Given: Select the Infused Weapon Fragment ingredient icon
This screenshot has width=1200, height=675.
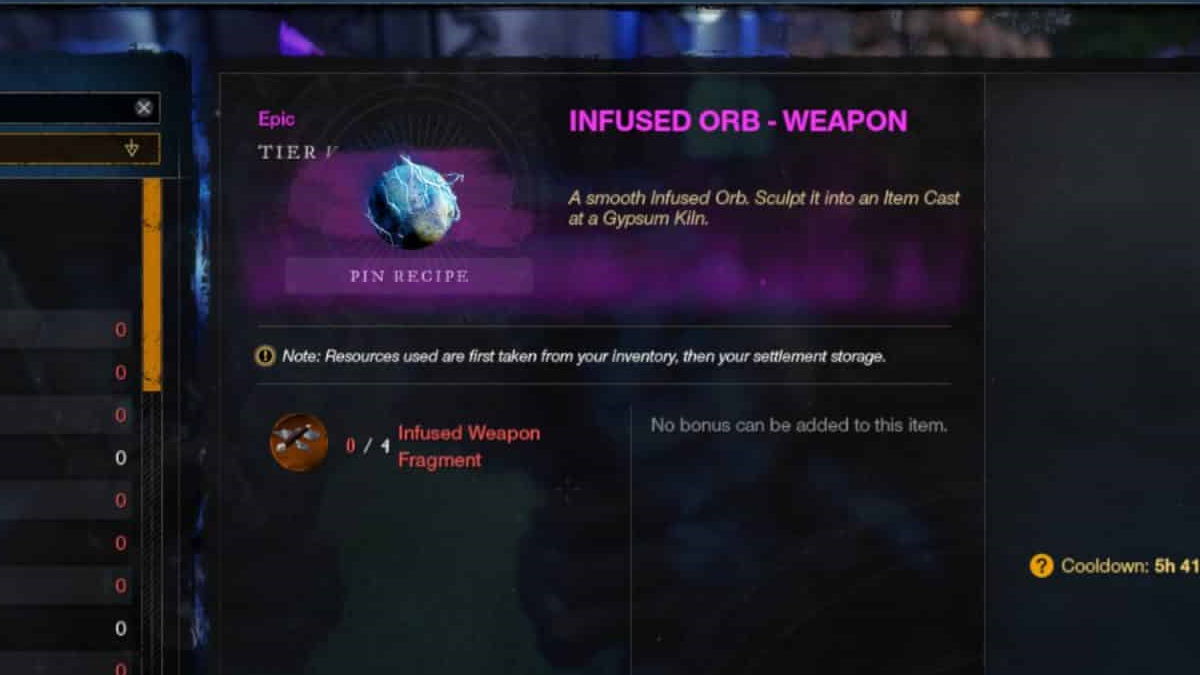Looking at the screenshot, I should (x=299, y=442).
